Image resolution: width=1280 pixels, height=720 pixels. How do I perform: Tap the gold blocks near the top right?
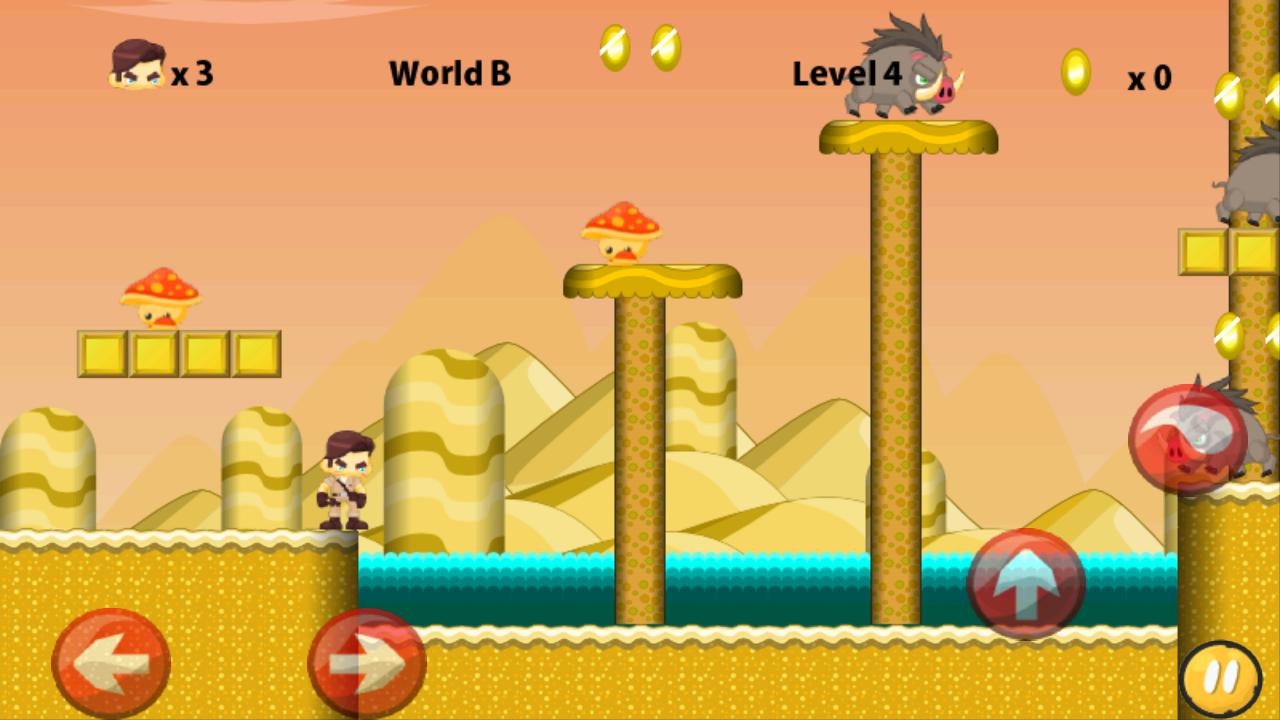coord(1227,253)
